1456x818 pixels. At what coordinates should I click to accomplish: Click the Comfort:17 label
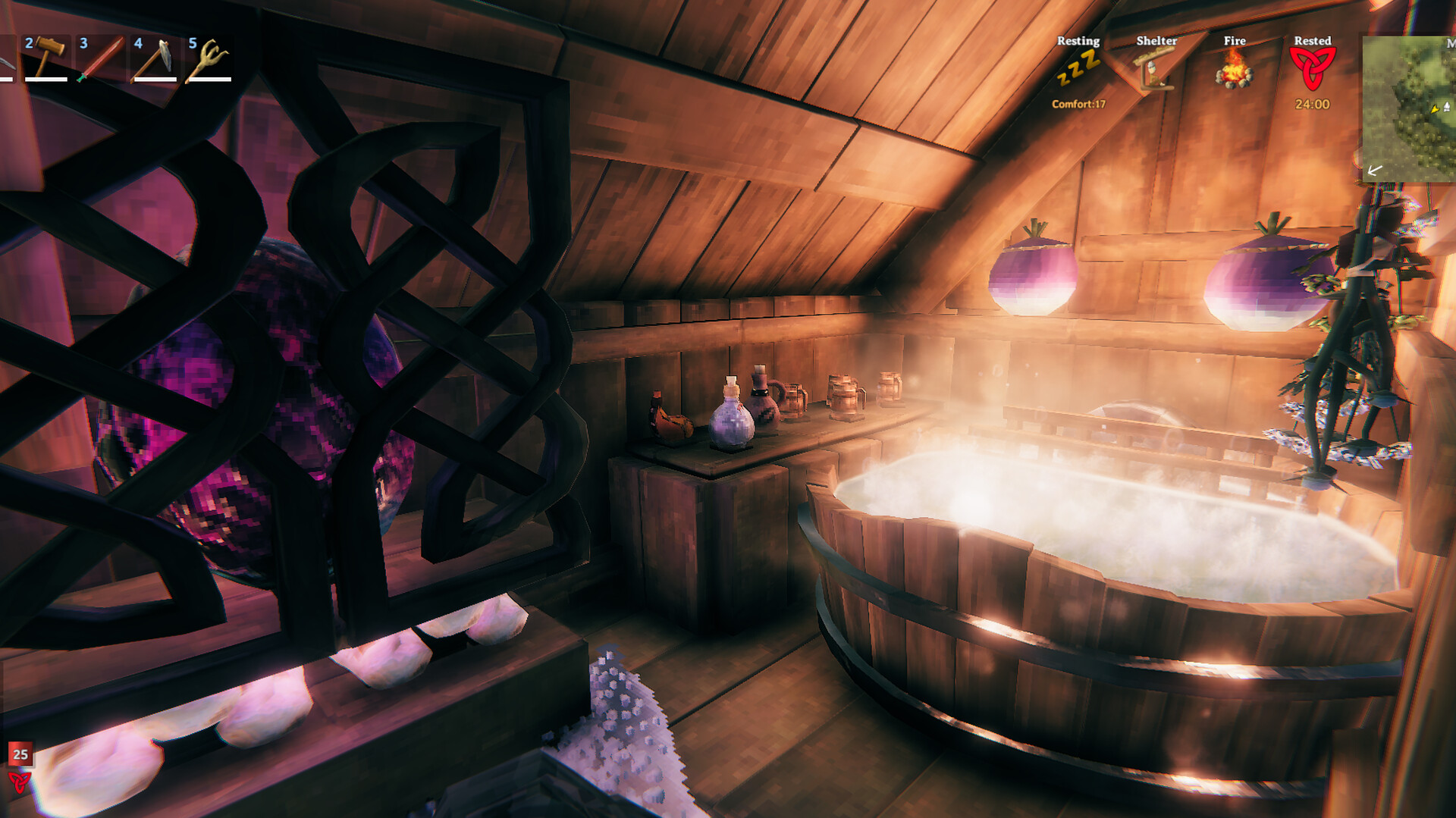click(x=1078, y=104)
